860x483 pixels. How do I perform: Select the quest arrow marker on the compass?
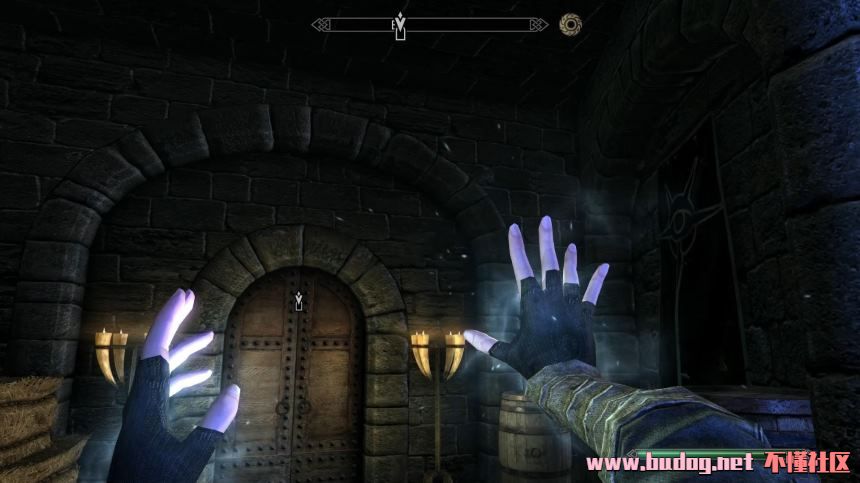click(x=400, y=24)
